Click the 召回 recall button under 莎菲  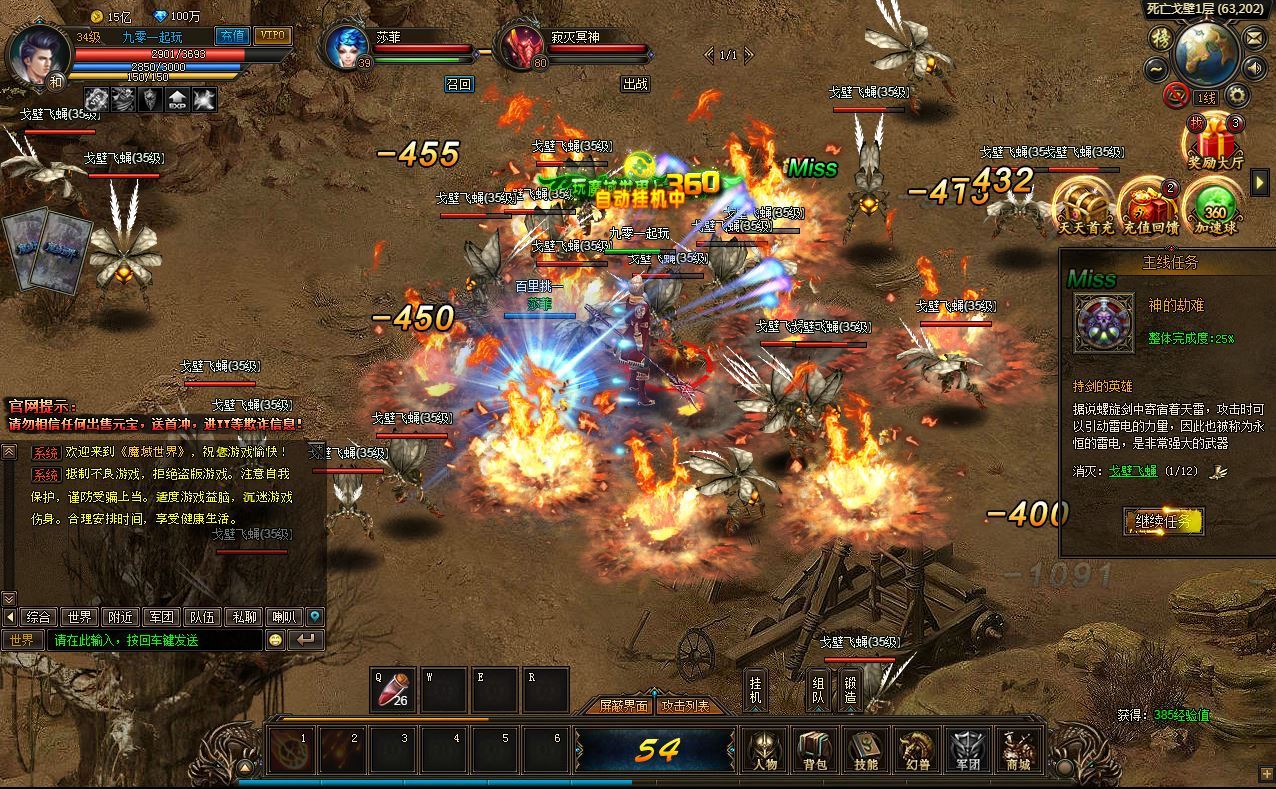point(459,85)
